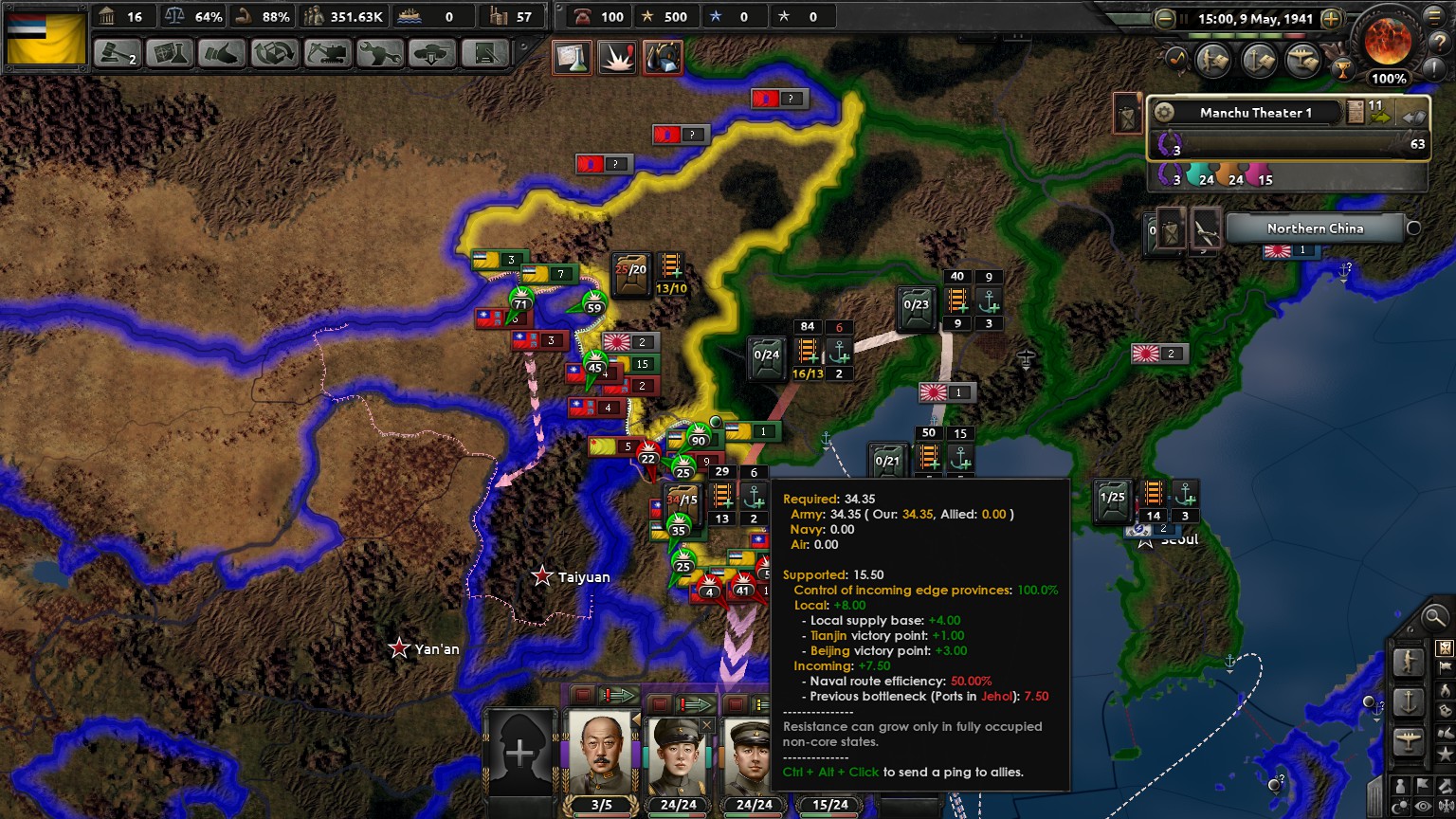Open the construction screen icon
Image resolution: width=1456 pixels, height=819 pixels.
[326, 54]
